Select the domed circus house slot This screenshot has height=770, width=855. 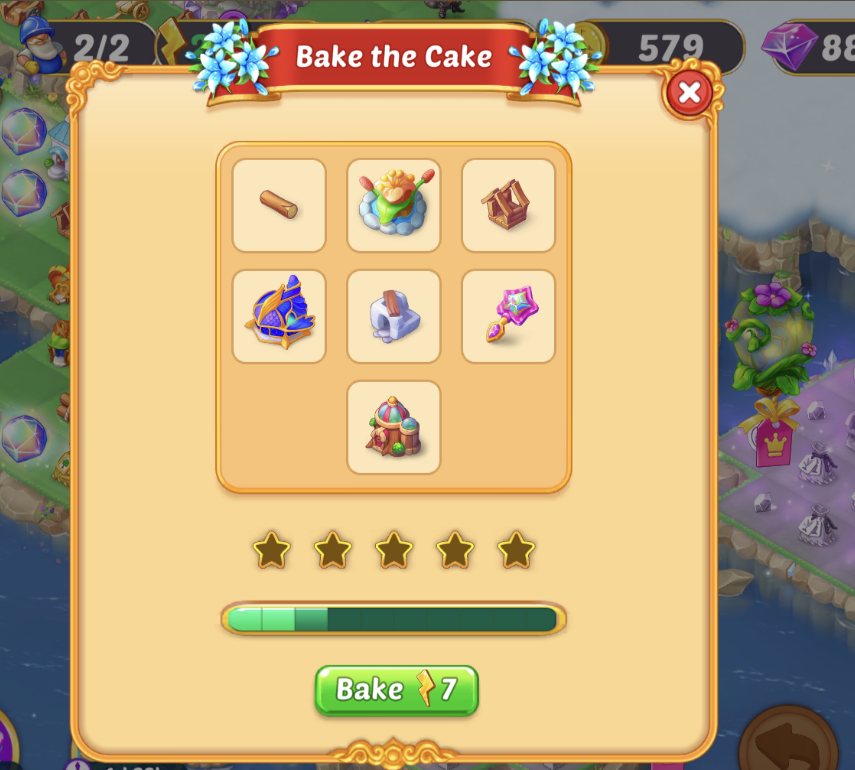pyautogui.click(x=394, y=427)
